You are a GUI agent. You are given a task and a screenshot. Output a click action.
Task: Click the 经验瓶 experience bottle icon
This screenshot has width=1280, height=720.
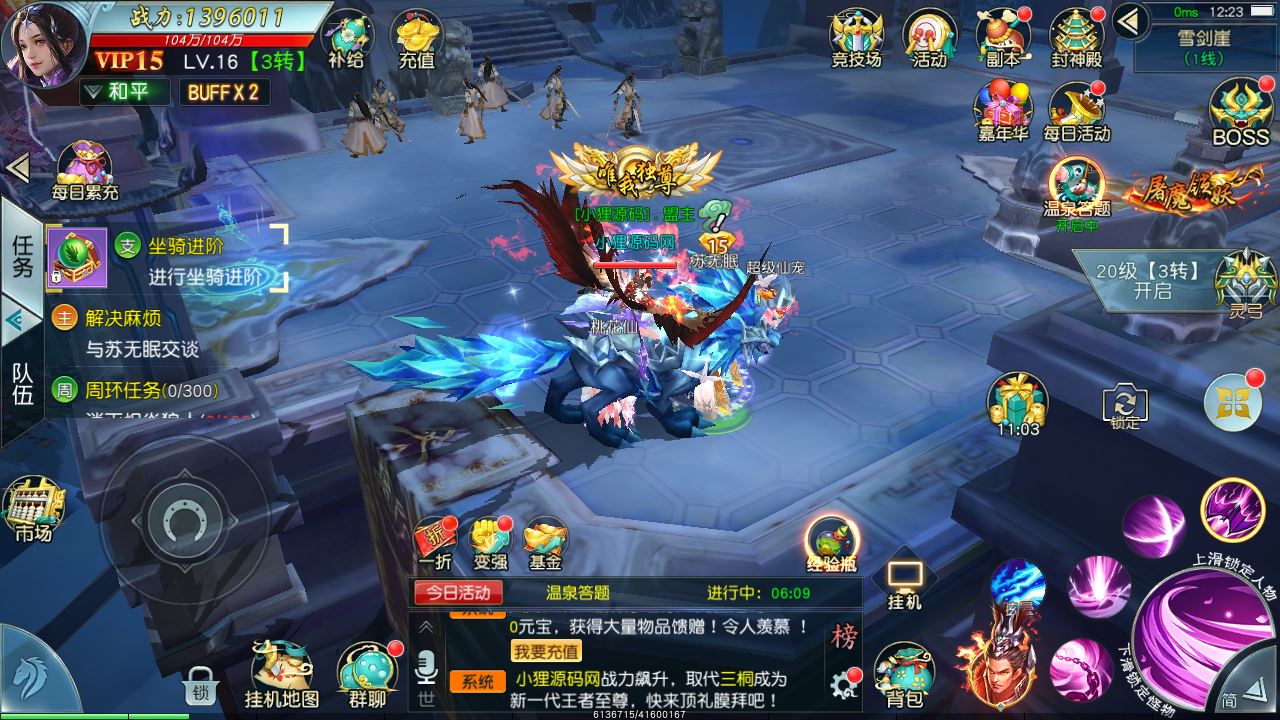[x=831, y=539]
